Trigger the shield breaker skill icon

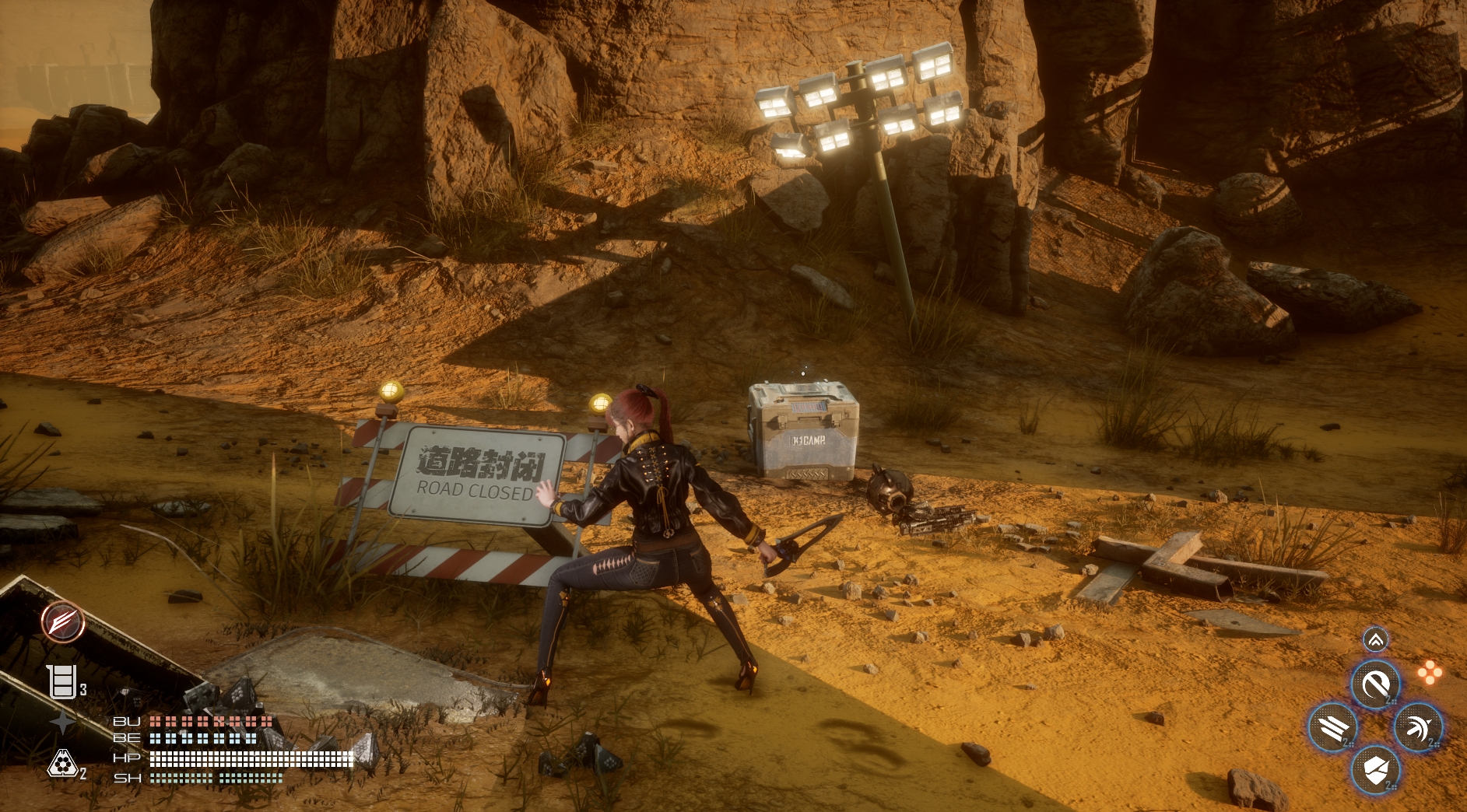click(x=1376, y=770)
